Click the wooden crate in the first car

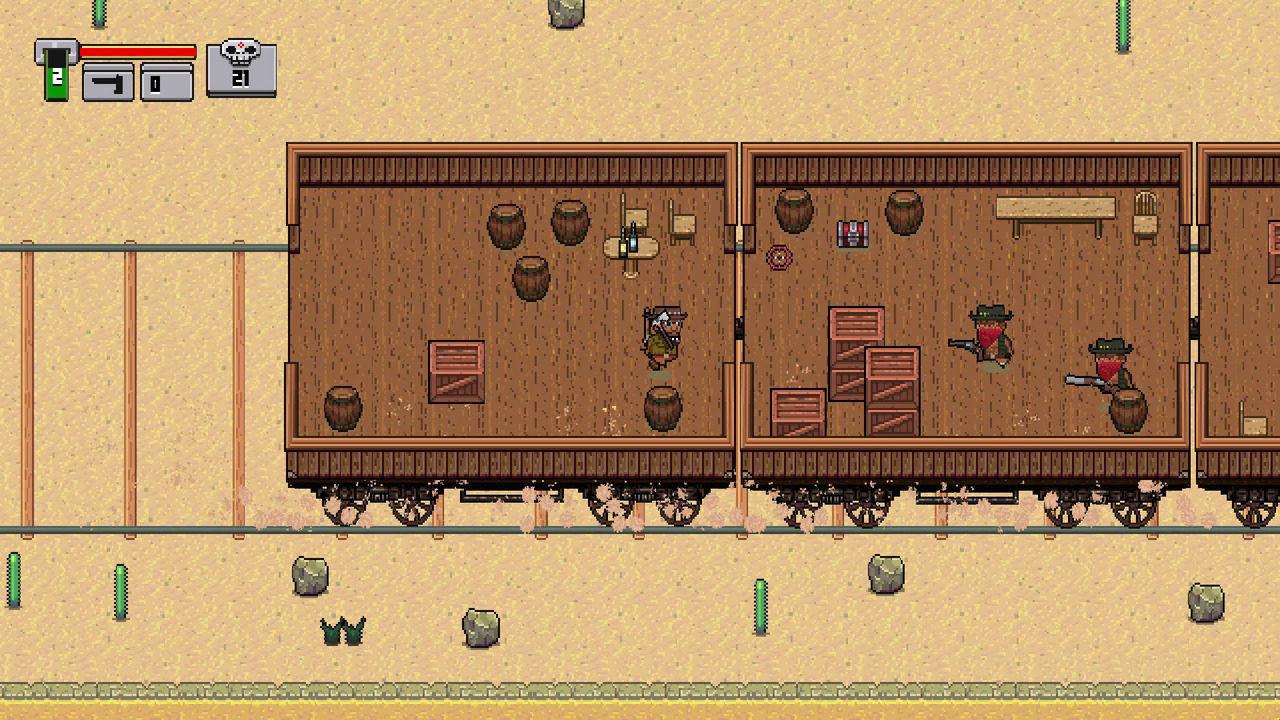458,372
